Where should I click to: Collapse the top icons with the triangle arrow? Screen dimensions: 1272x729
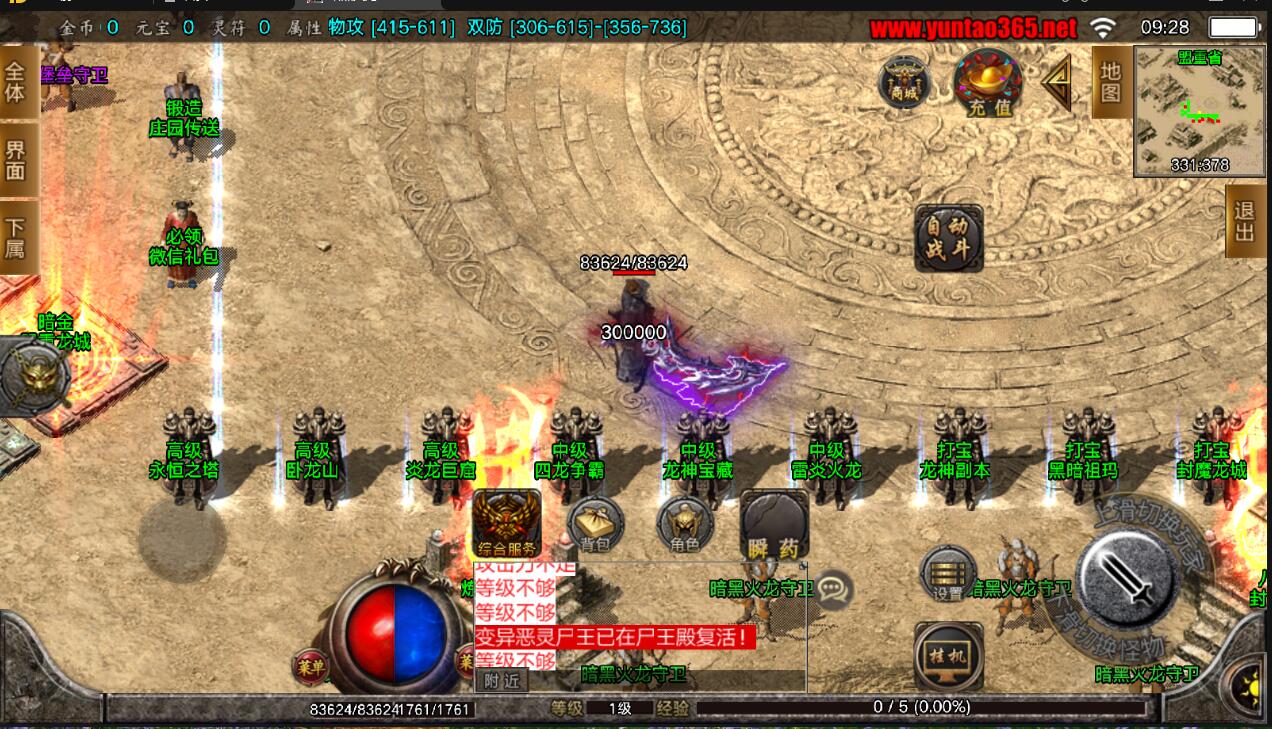(1057, 83)
